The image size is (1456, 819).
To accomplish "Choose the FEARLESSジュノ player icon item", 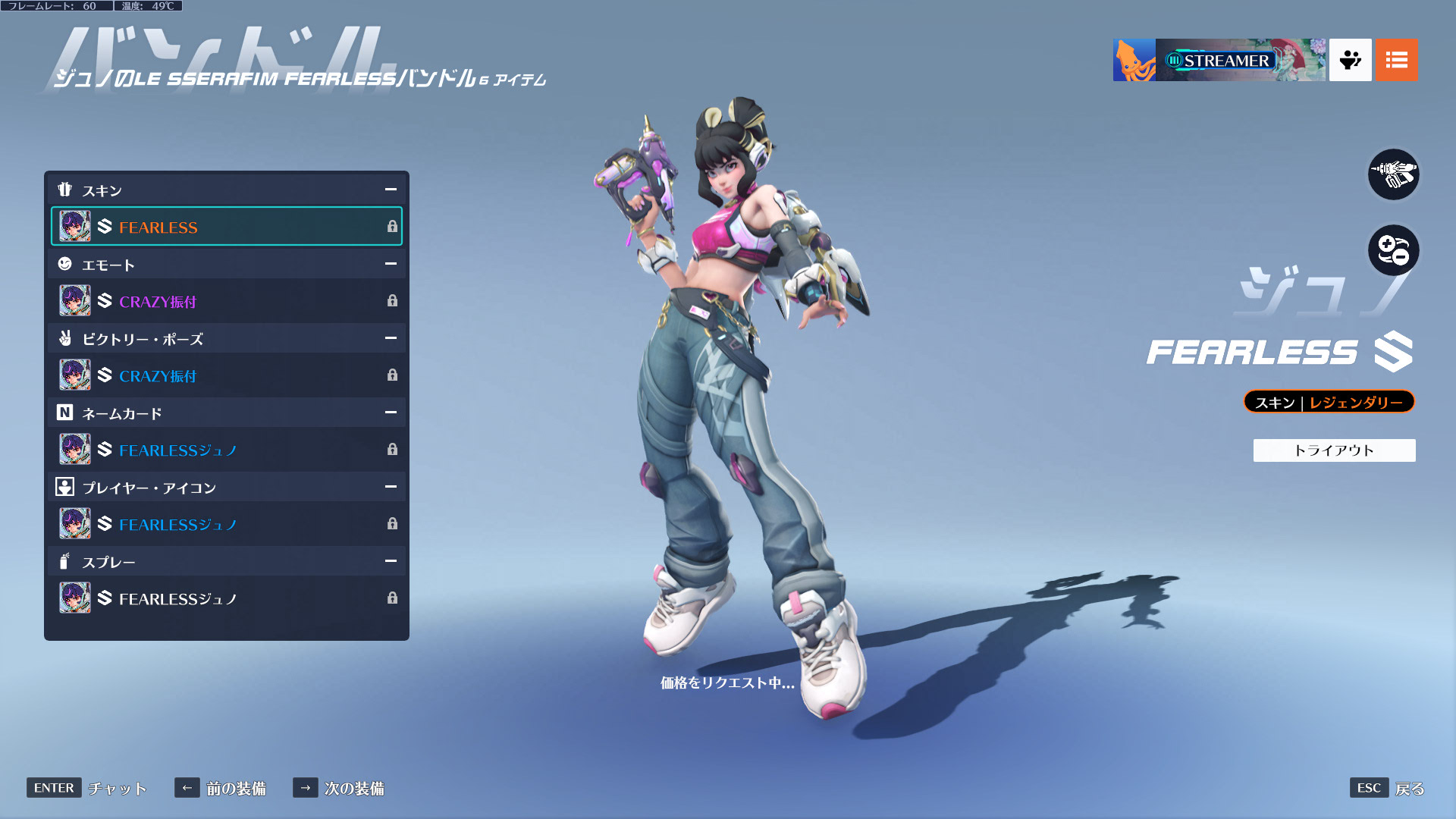I will click(x=226, y=524).
